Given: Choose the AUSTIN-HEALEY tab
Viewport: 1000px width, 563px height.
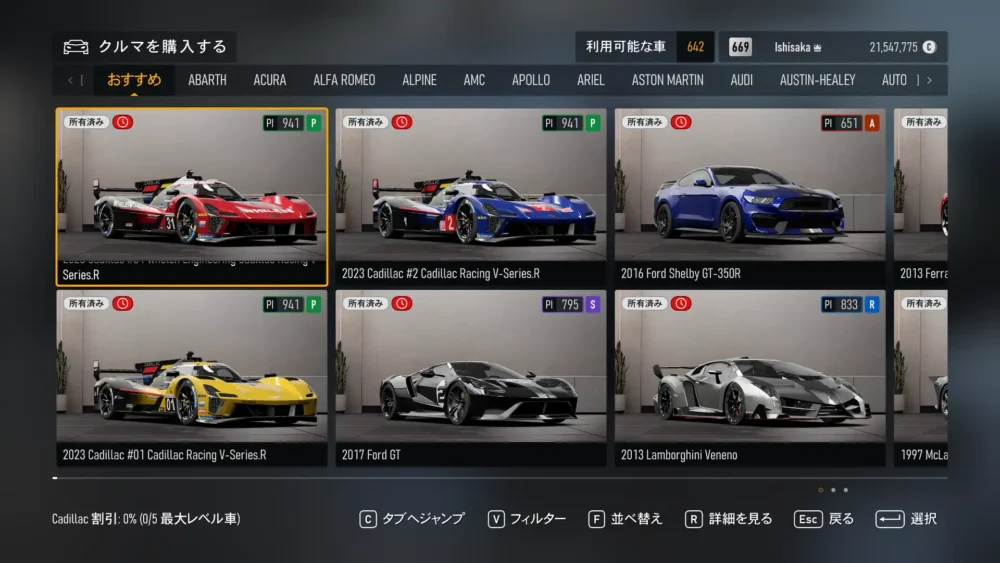Looking at the screenshot, I should [x=817, y=80].
